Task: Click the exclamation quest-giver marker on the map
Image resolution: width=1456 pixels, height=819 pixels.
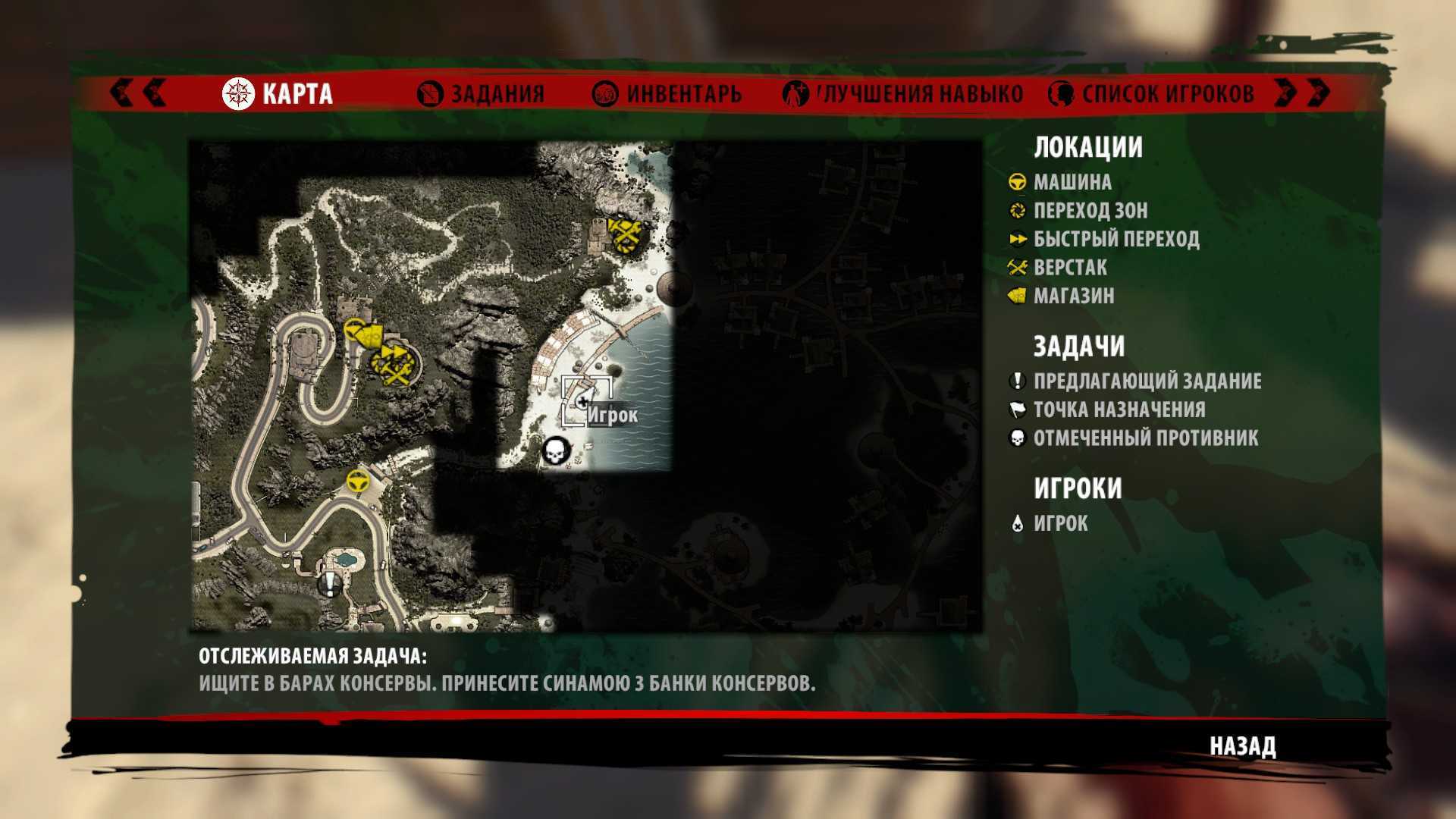Action: point(330,585)
